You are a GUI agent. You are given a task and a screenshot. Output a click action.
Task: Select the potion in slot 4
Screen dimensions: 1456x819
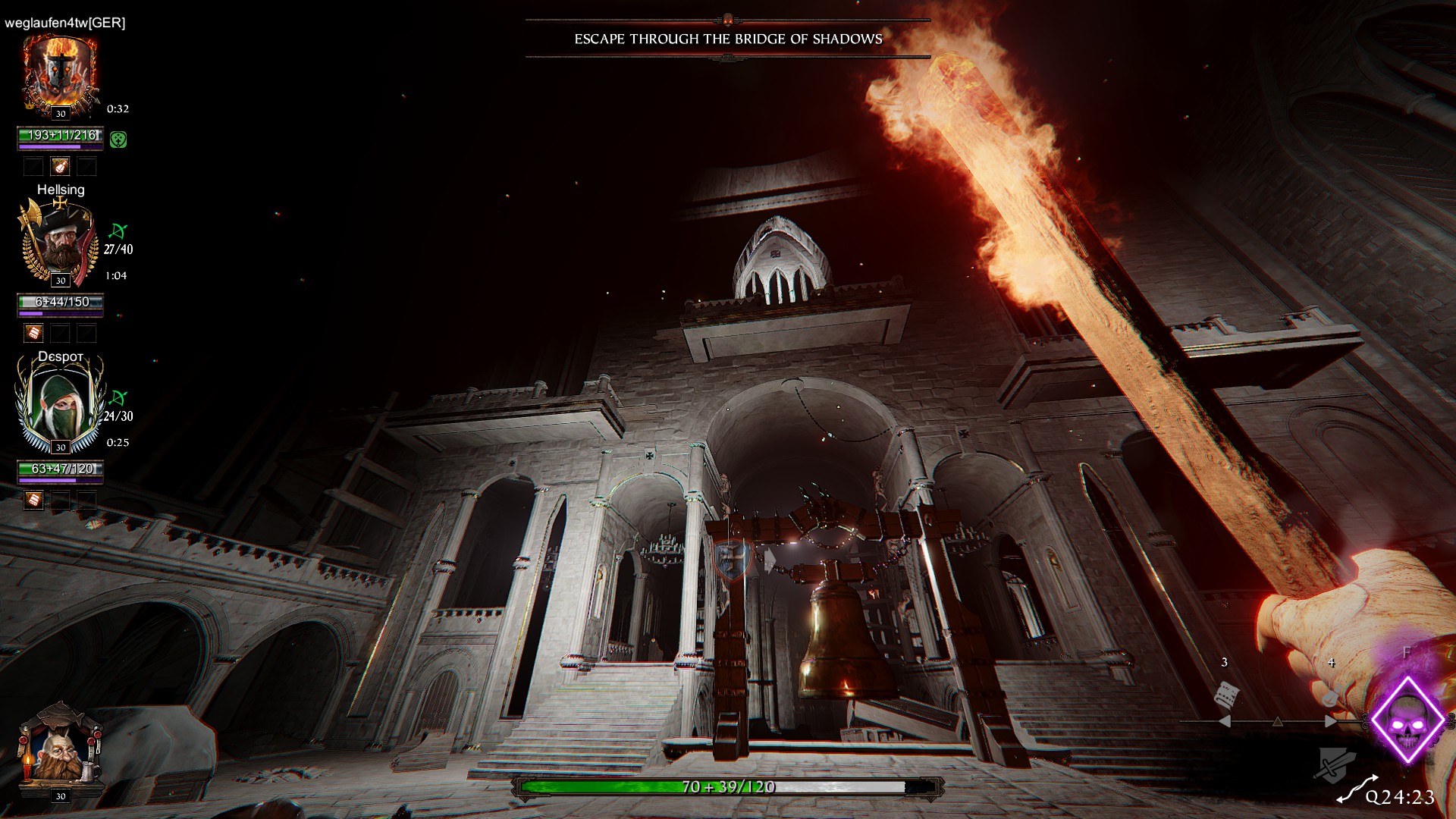coord(1330,697)
